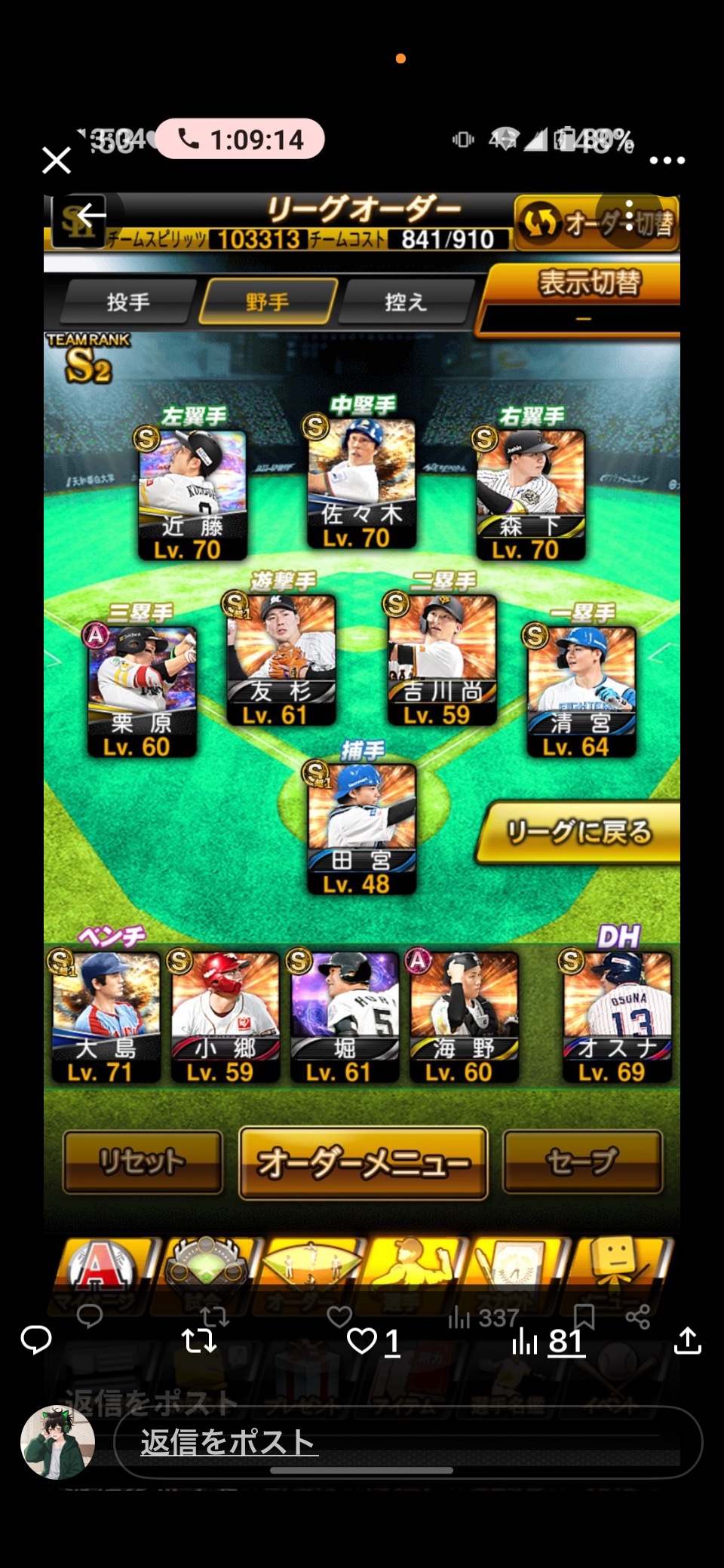
Task: Save the order with セーブ
Action: click(582, 1161)
